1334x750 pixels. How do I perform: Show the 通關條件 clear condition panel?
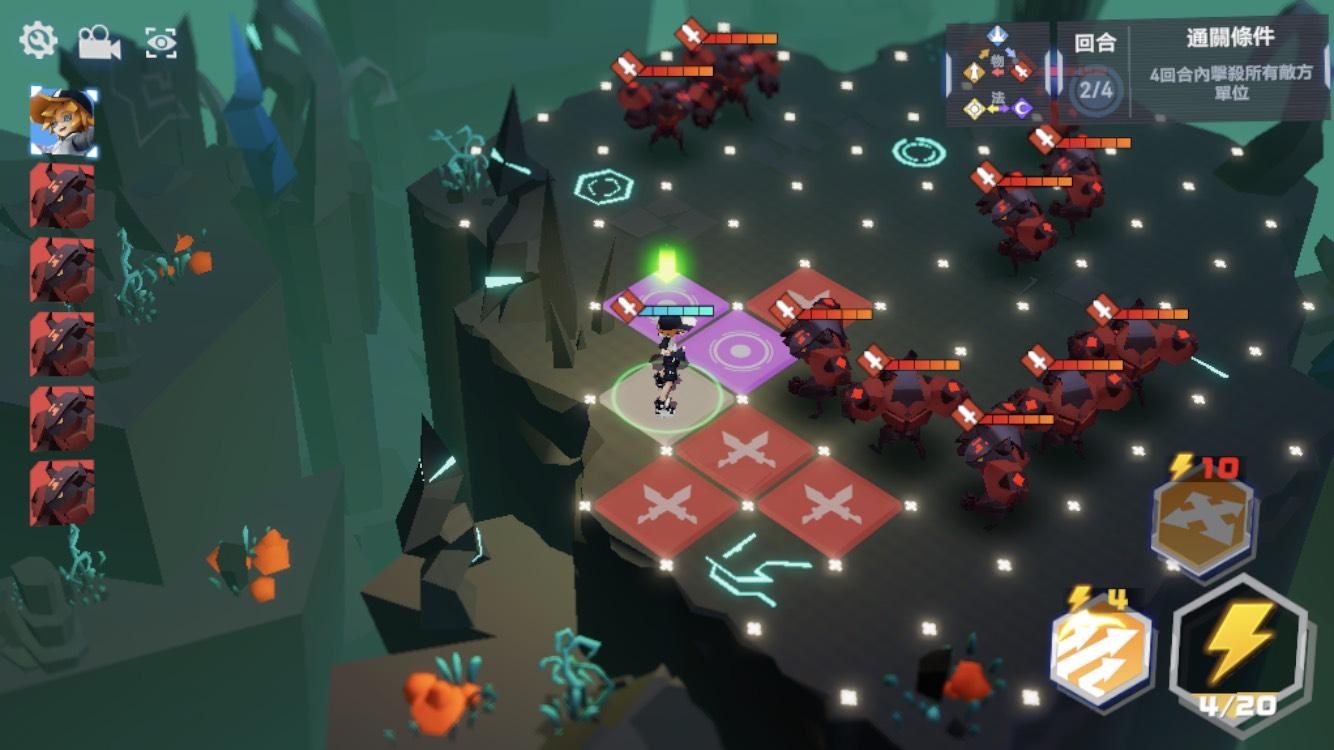[1229, 67]
